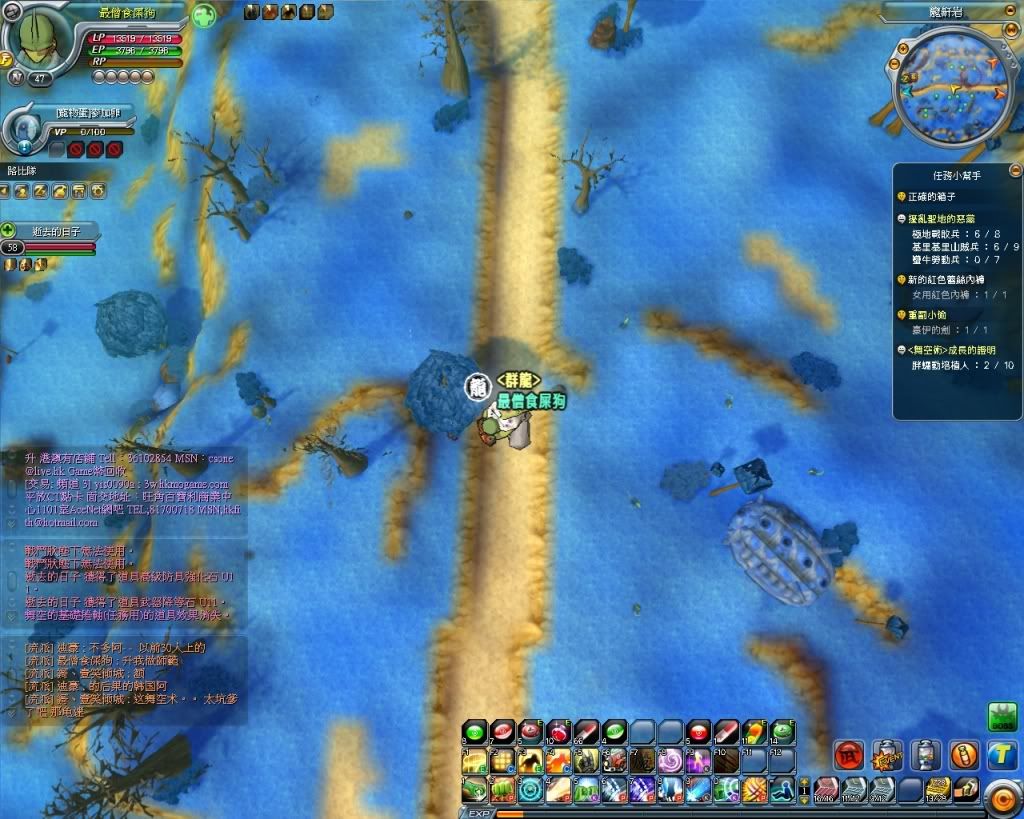
Task: Open the EVENT capsule button
Action: coord(886,754)
